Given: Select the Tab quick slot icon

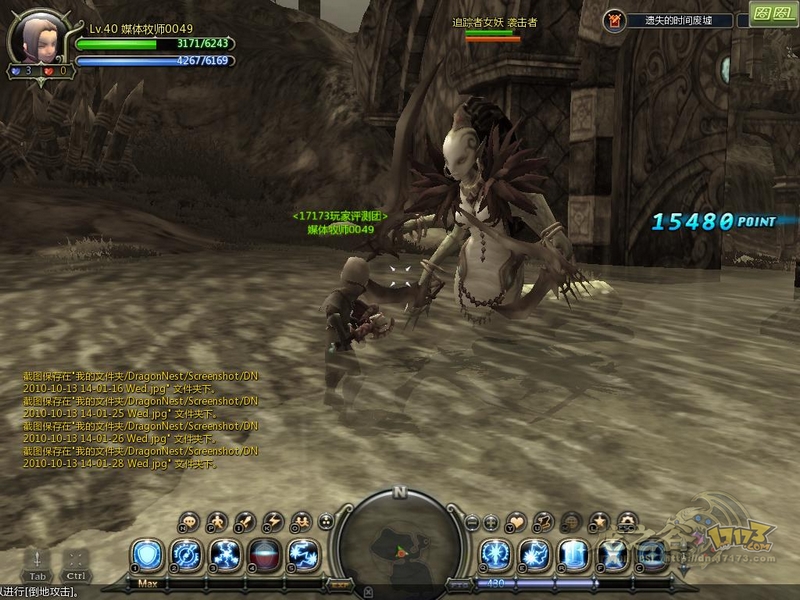Looking at the screenshot, I should (37, 561).
